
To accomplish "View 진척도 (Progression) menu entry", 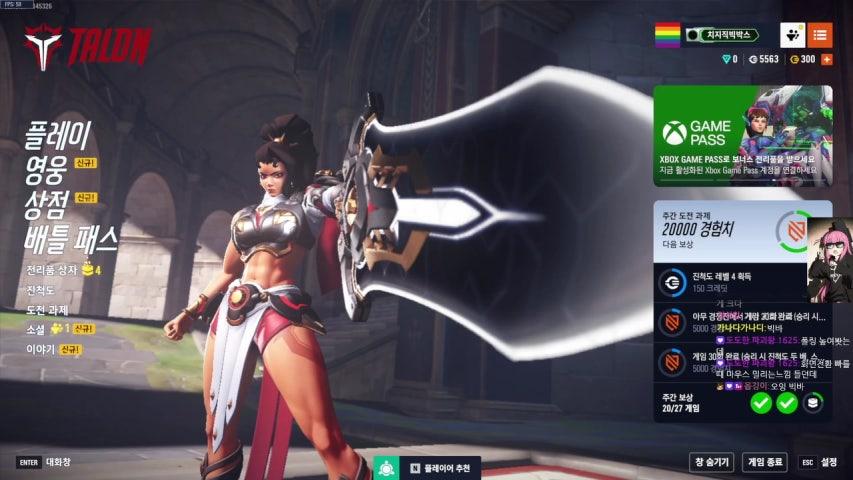I will pos(42,290).
